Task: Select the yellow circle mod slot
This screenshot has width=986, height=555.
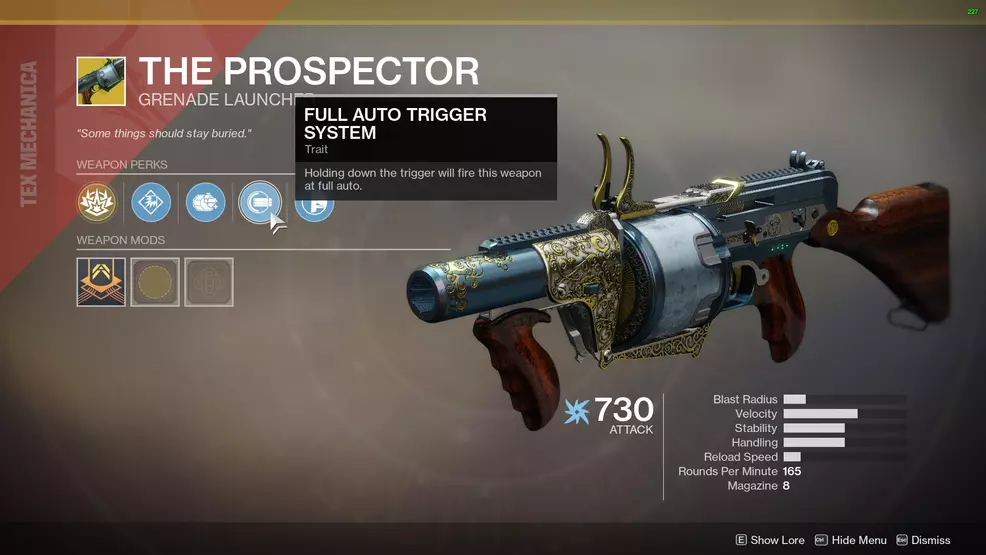Action: [x=155, y=282]
